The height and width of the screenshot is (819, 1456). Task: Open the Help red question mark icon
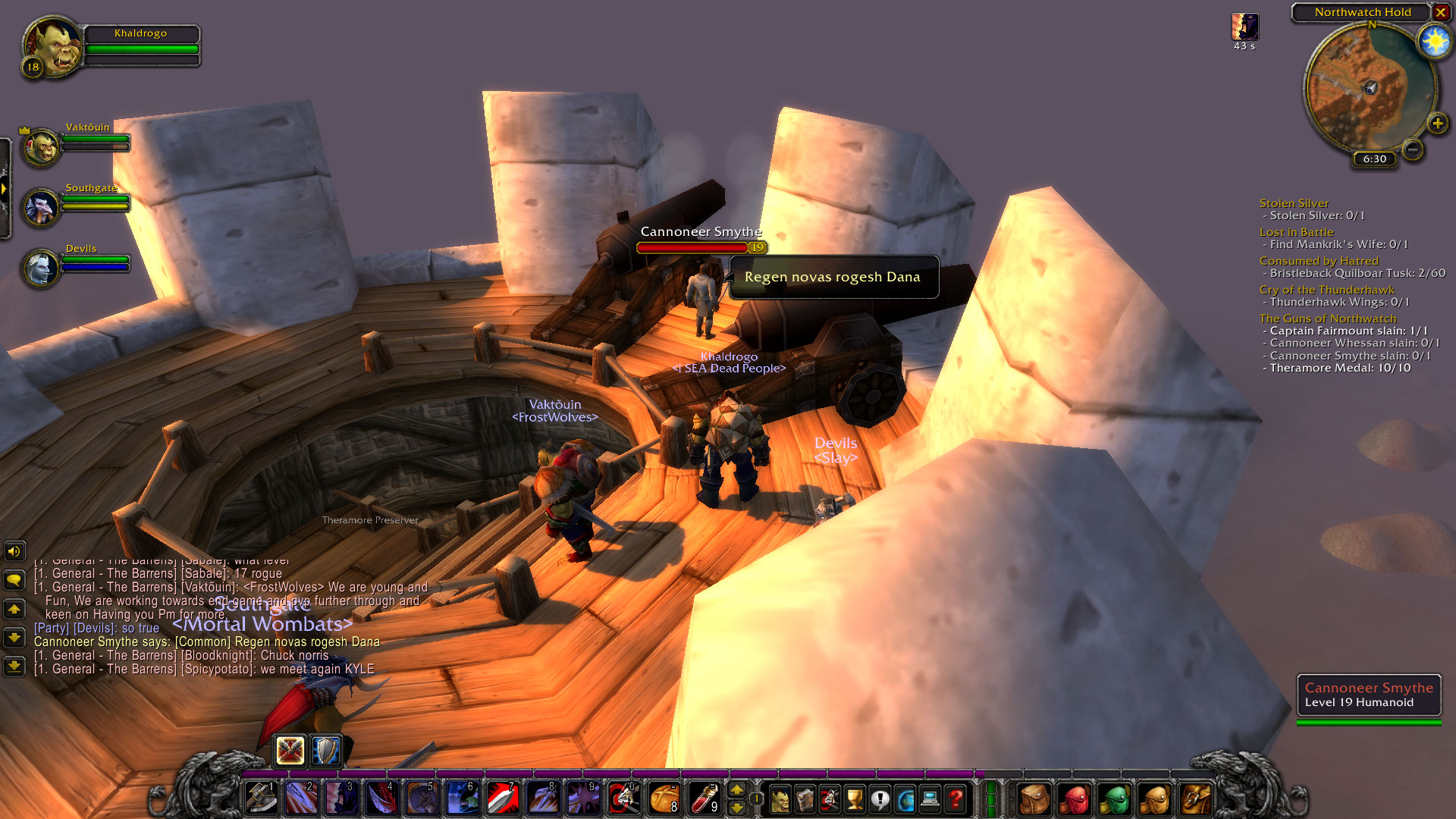click(955, 798)
